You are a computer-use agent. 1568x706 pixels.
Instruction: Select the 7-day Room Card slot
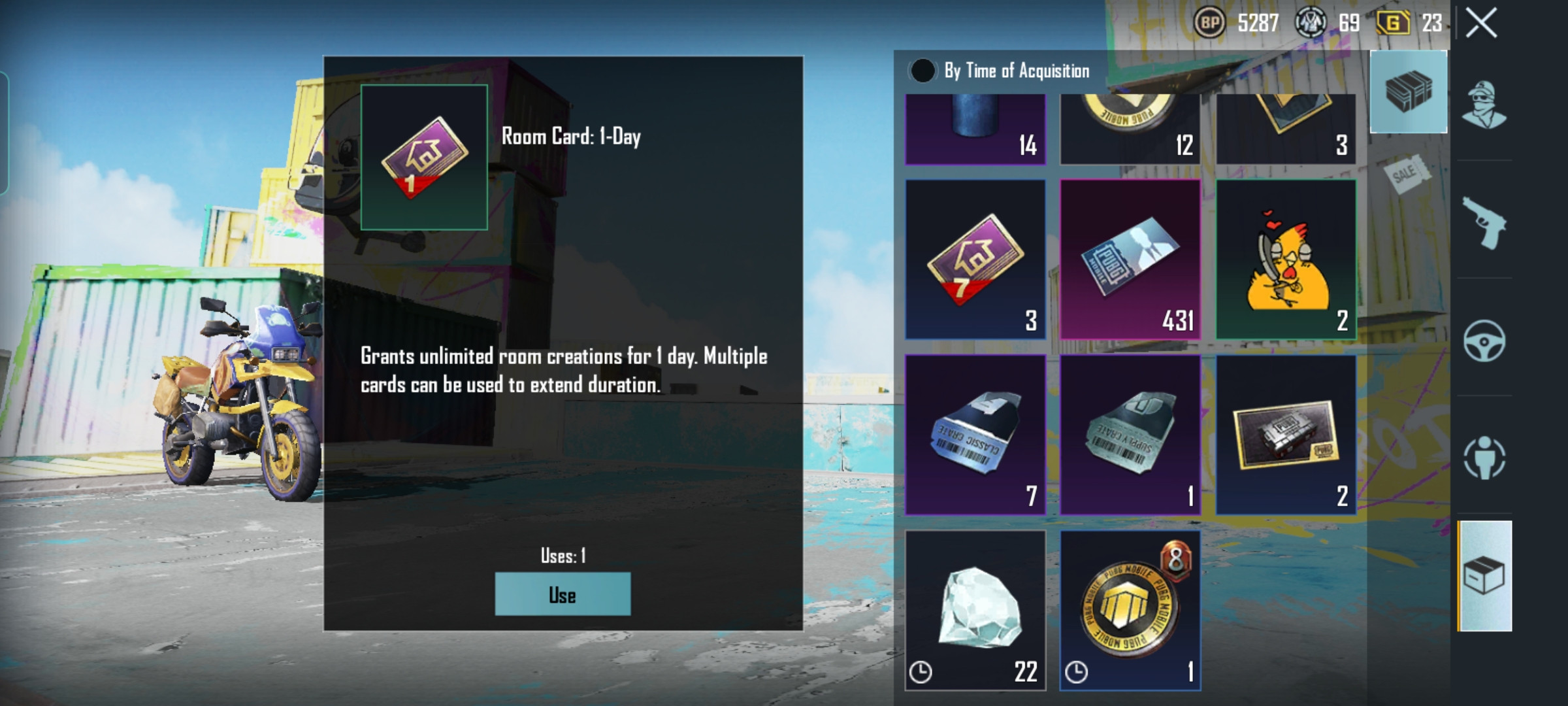tap(975, 260)
